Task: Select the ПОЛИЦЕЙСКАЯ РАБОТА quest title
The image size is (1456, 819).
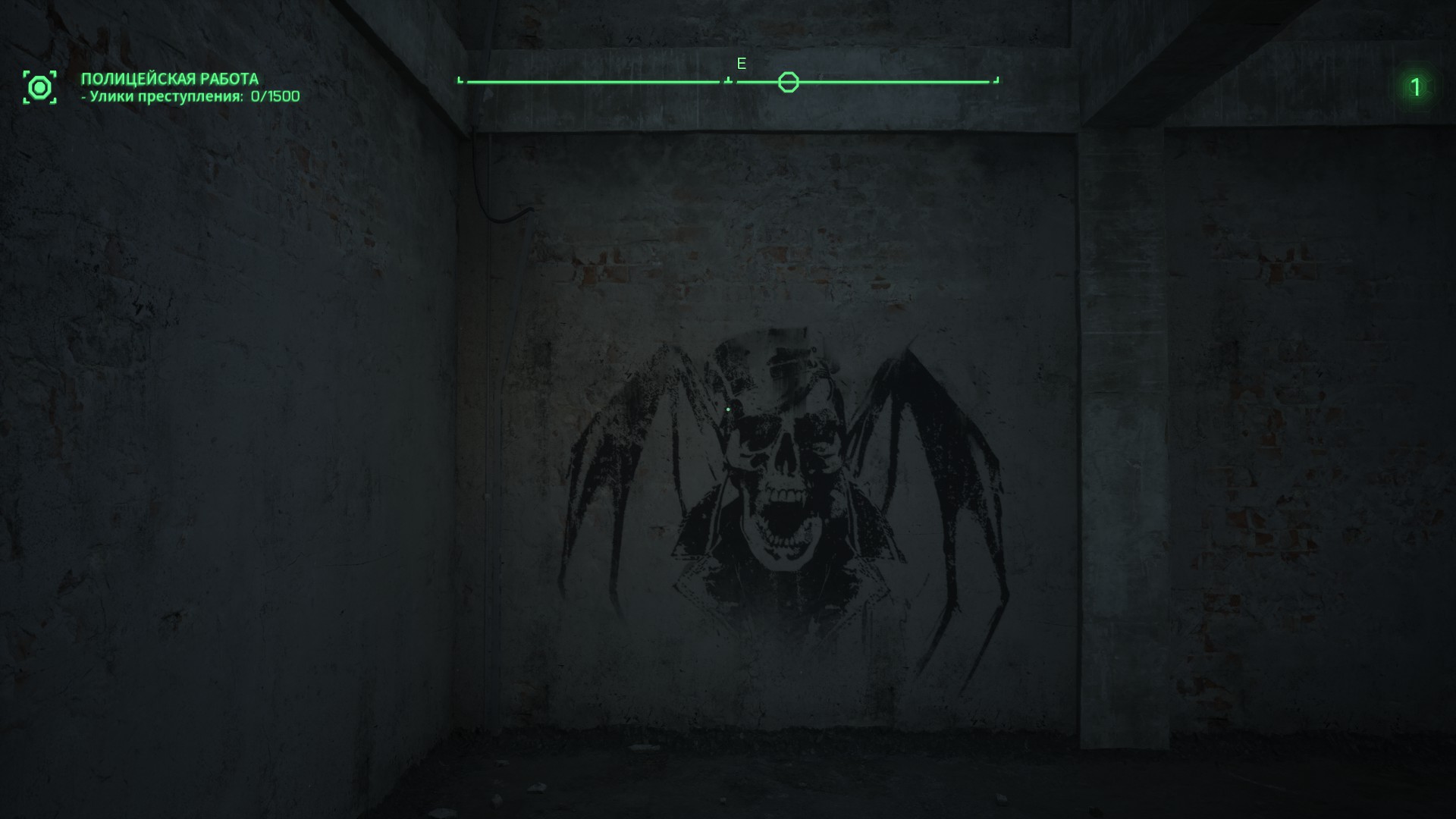Action: coord(170,79)
